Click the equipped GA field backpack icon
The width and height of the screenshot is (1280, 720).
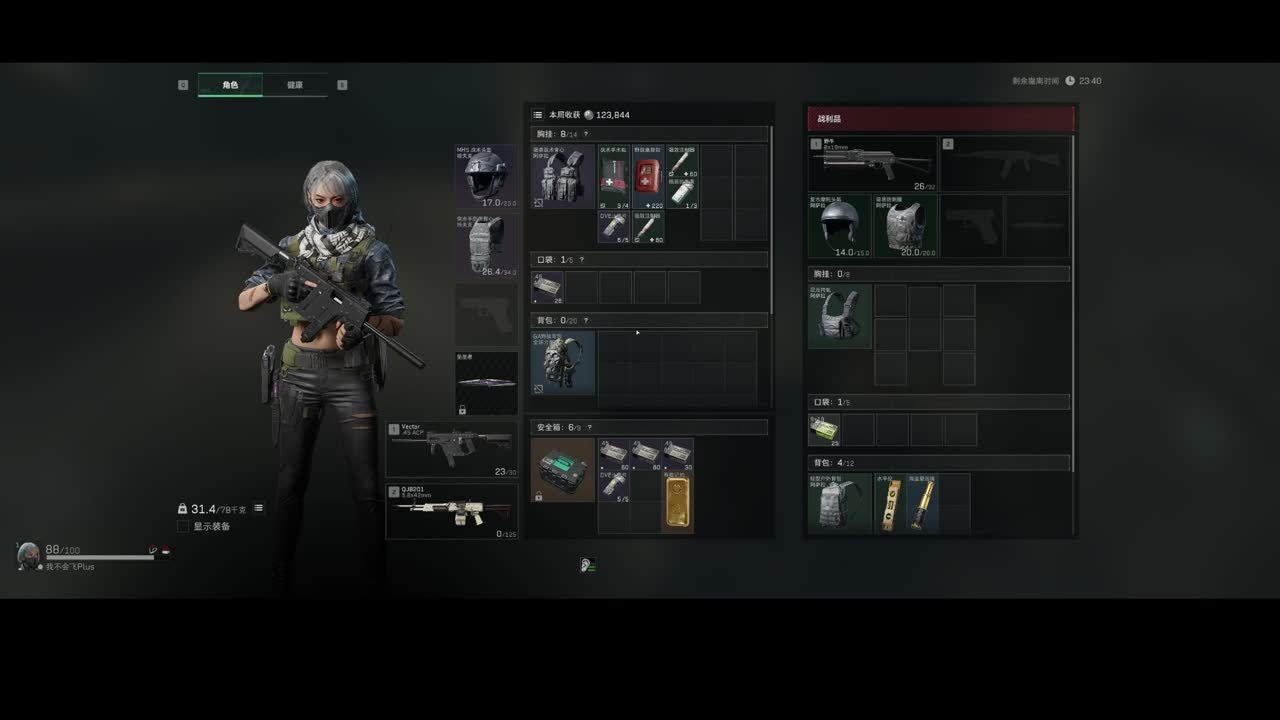point(563,363)
